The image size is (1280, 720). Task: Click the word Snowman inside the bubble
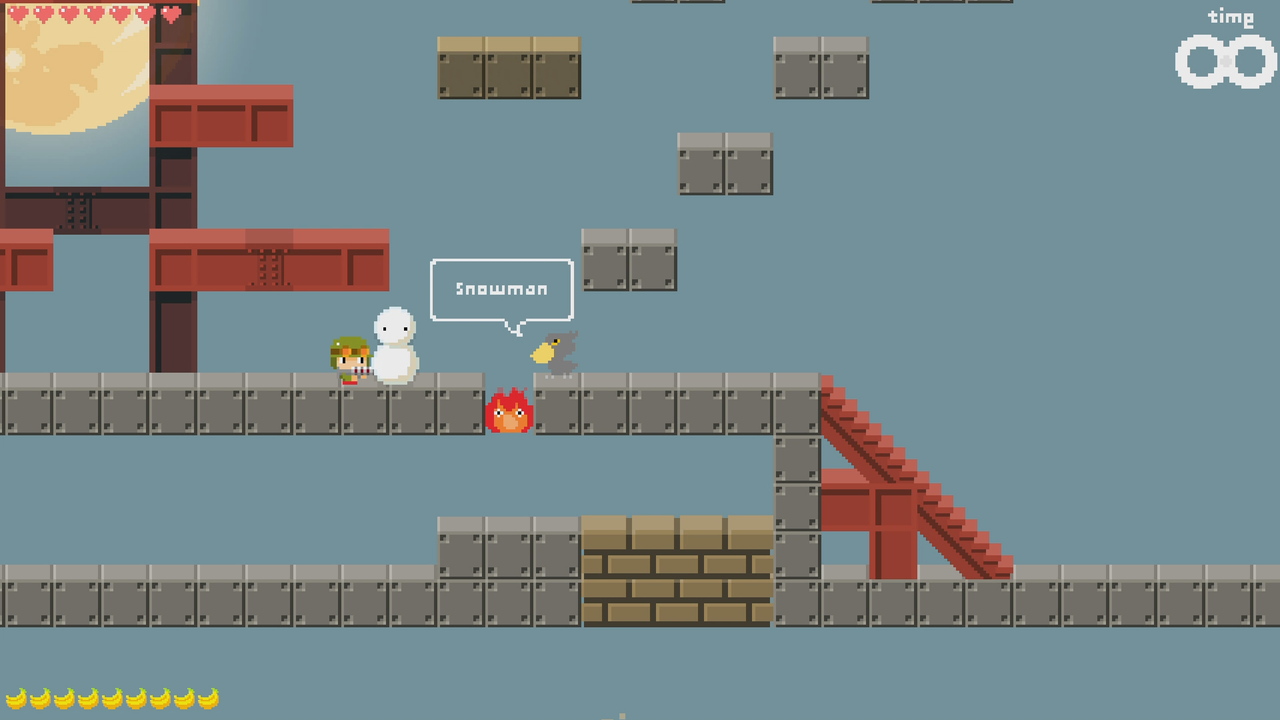point(500,289)
